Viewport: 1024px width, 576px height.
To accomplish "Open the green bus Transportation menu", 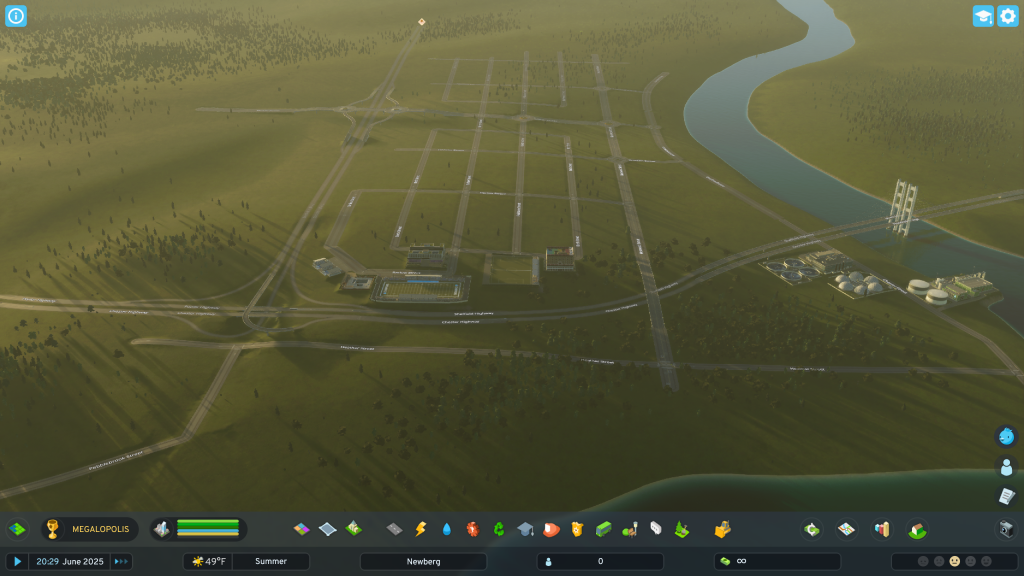I will click(x=603, y=529).
